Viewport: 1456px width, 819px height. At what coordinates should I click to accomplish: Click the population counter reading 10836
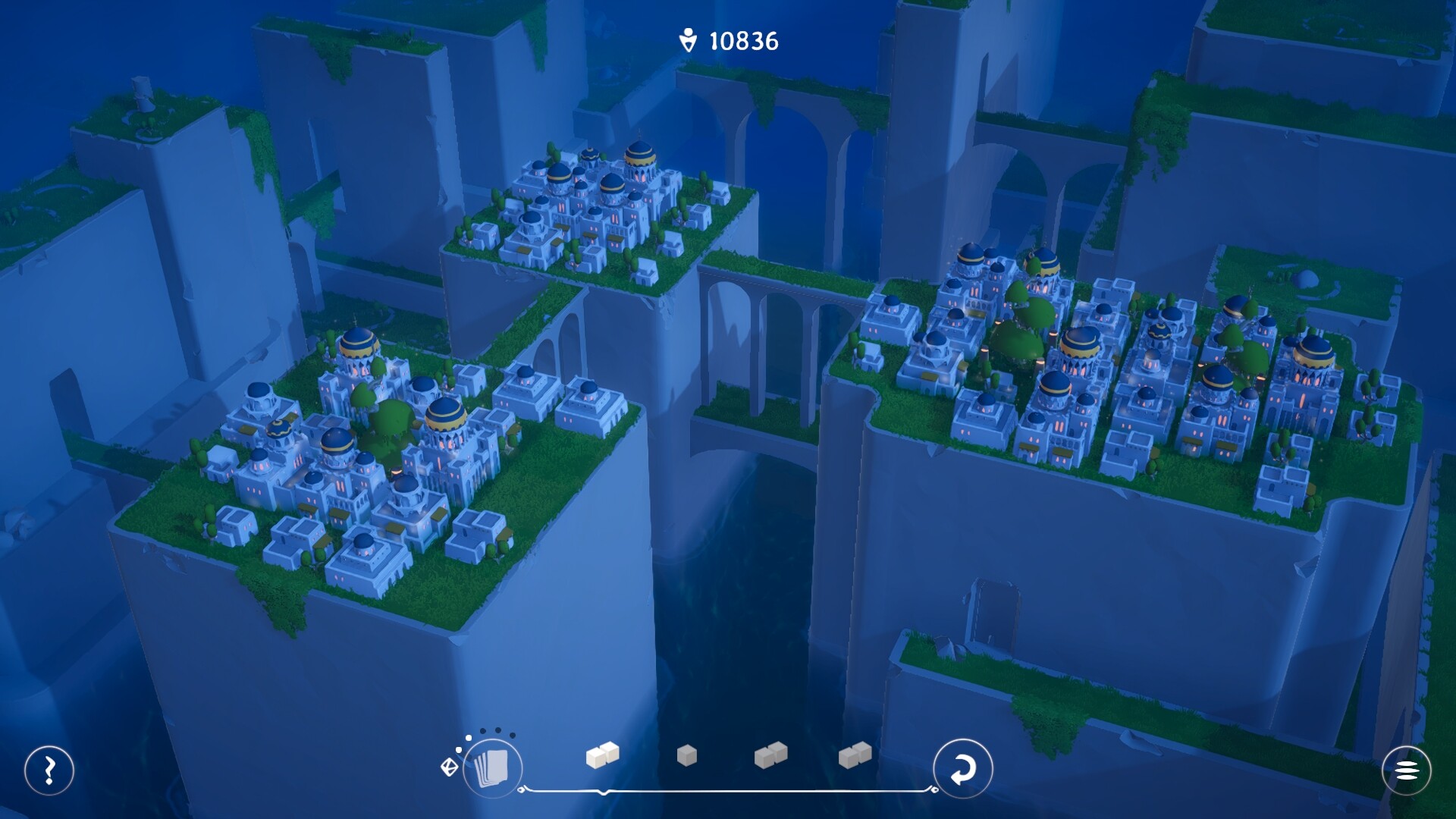(745, 39)
